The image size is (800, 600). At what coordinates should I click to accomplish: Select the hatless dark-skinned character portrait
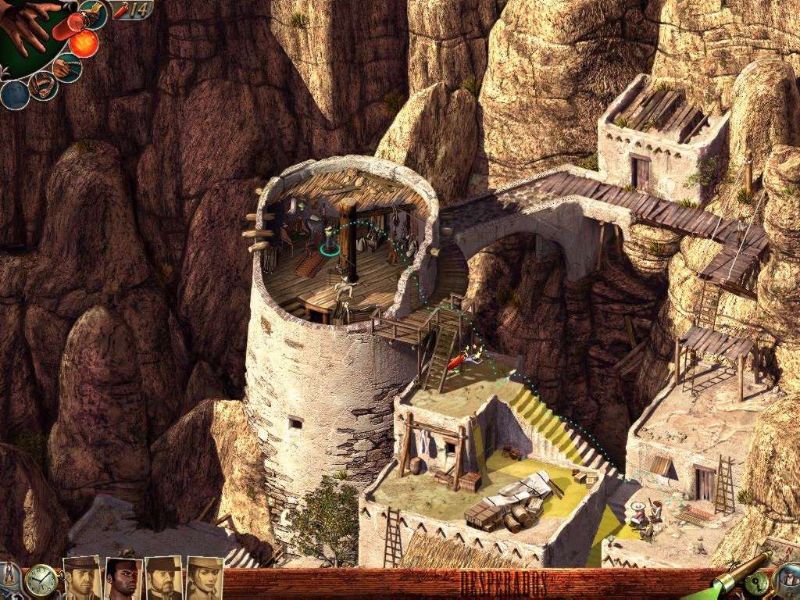point(122,578)
